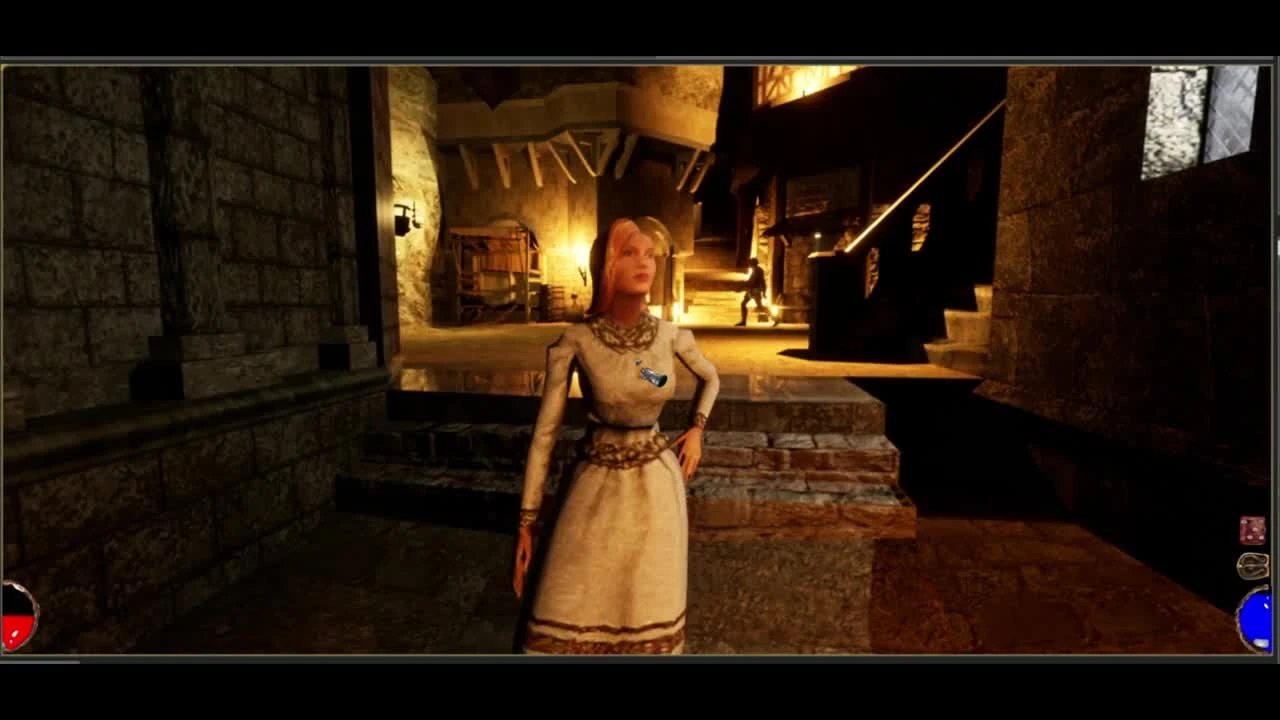Screen dimensions: 1280x720
Task: Select the blue vial pinned to the dress
Action: 652,375
